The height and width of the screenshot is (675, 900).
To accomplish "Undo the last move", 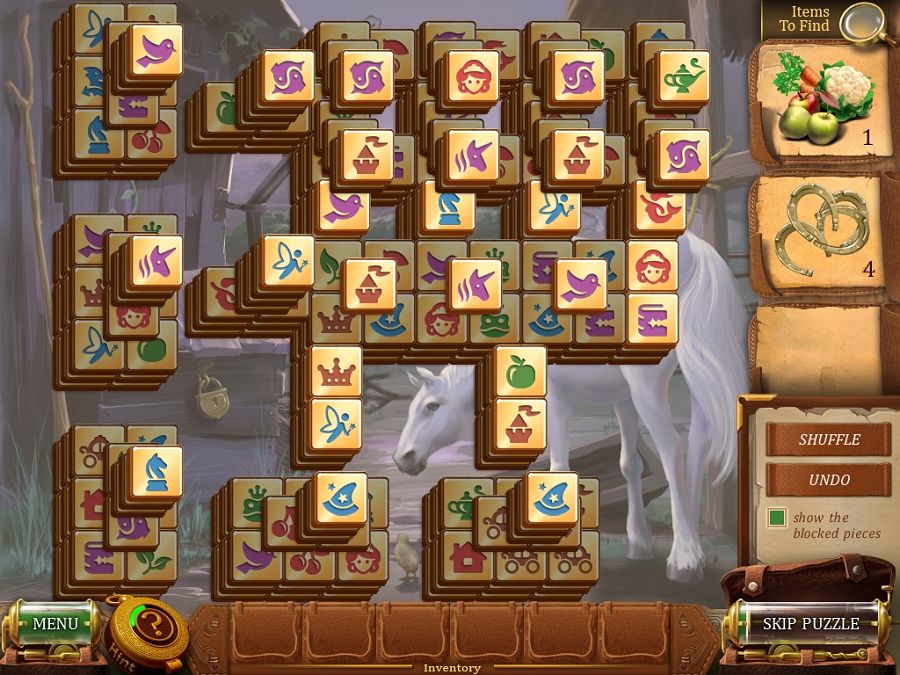I will [x=829, y=480].
